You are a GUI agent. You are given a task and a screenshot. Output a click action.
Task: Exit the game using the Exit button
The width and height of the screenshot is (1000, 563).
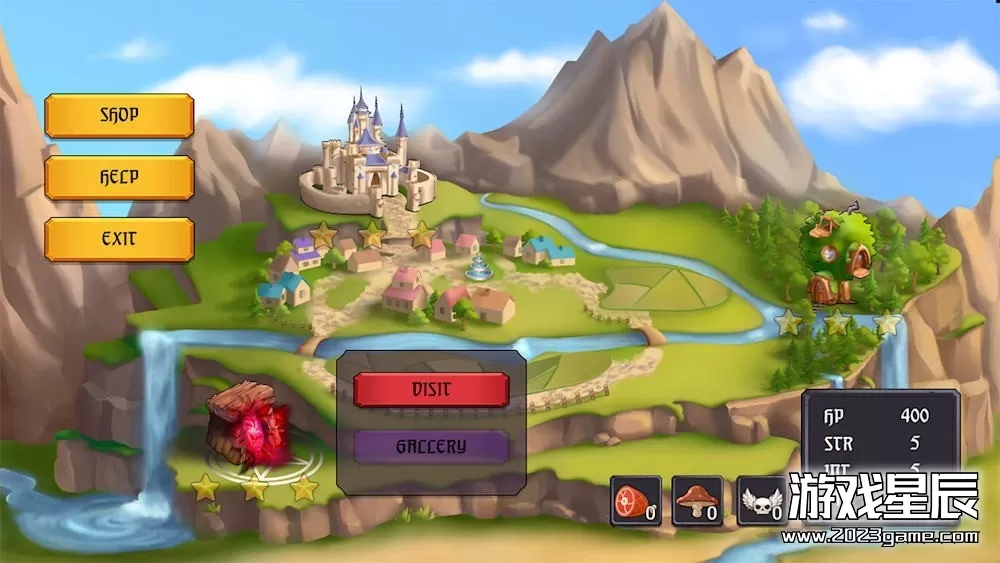pos(119,240)
